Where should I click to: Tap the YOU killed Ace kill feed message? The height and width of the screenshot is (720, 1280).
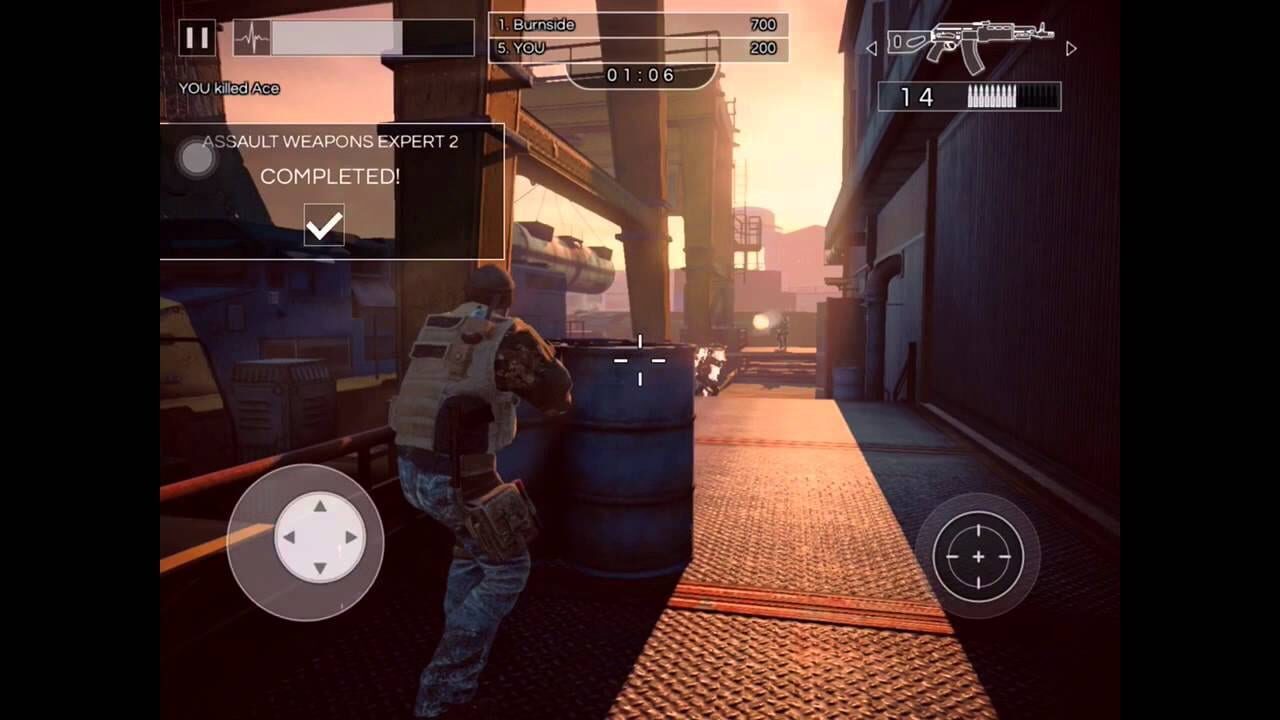[x=229, y=88]
